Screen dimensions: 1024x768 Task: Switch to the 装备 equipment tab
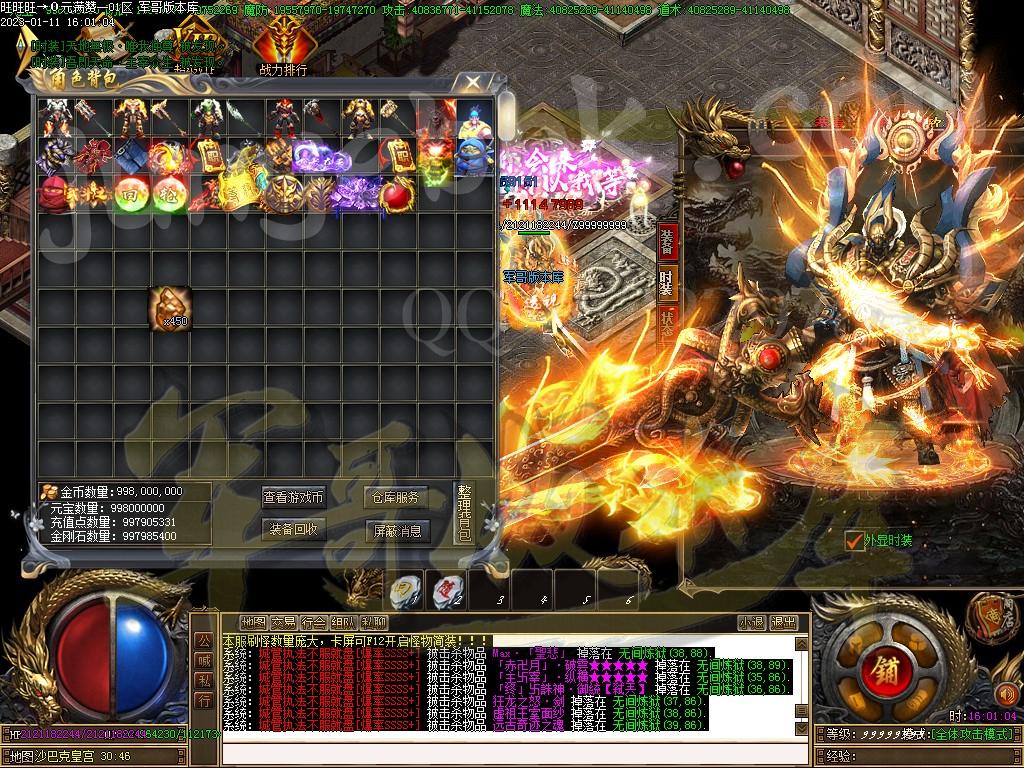668,242
